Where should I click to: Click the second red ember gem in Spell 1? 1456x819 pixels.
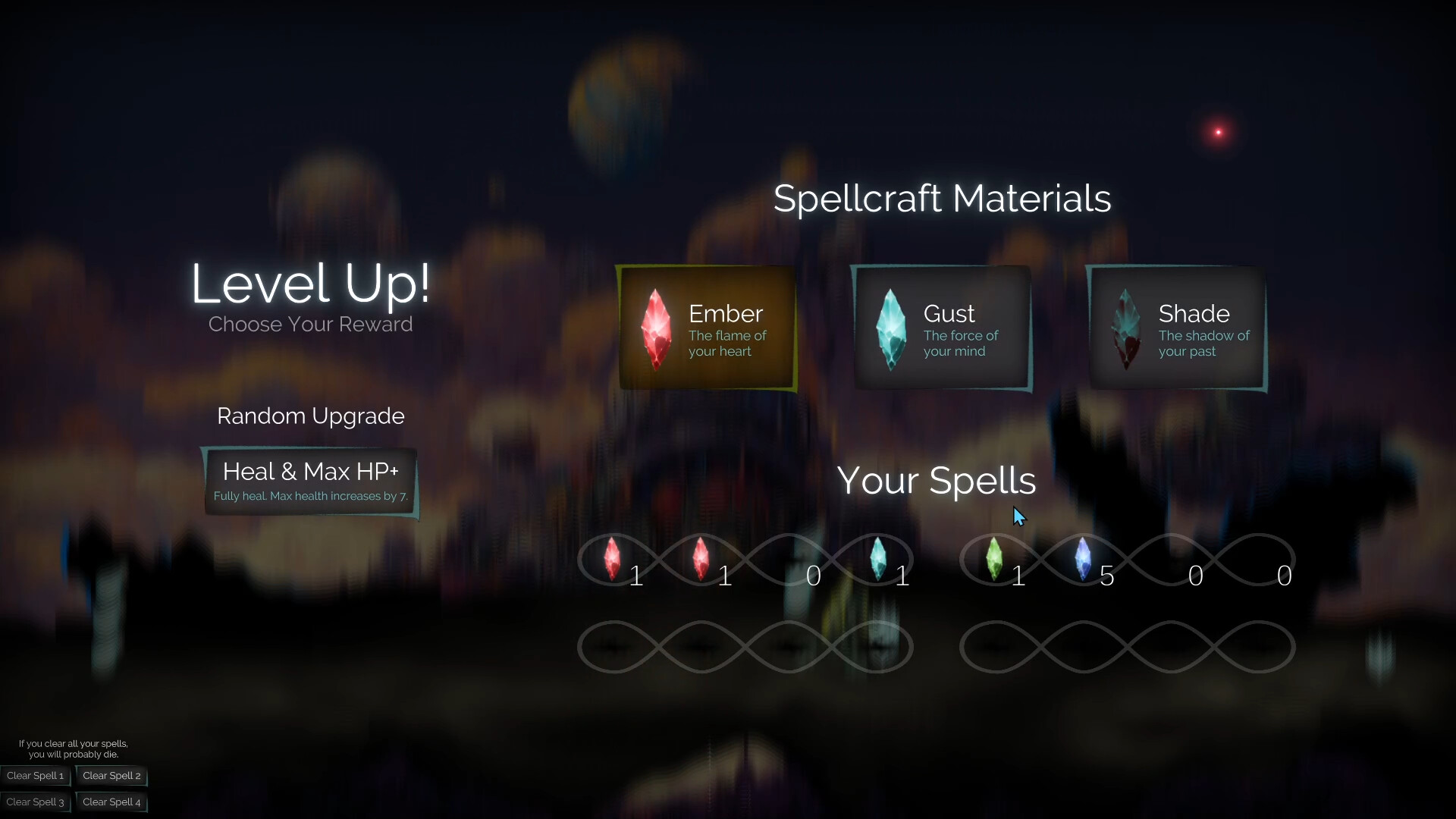tap(701, 559)
